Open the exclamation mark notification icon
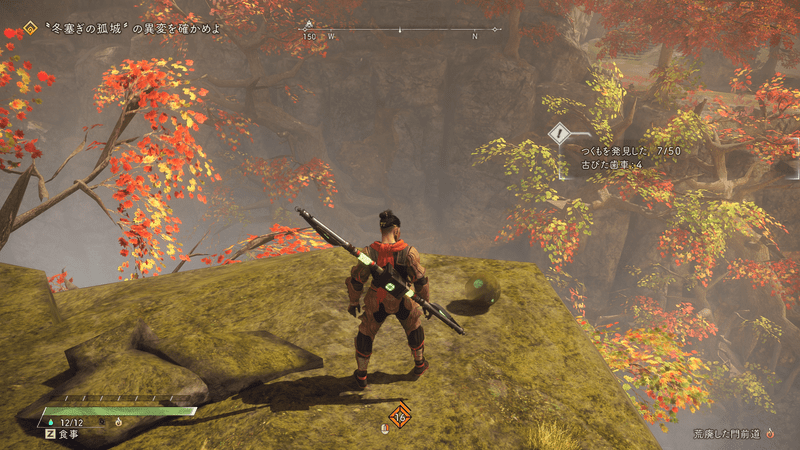800x450 pixels. [559, 133]
